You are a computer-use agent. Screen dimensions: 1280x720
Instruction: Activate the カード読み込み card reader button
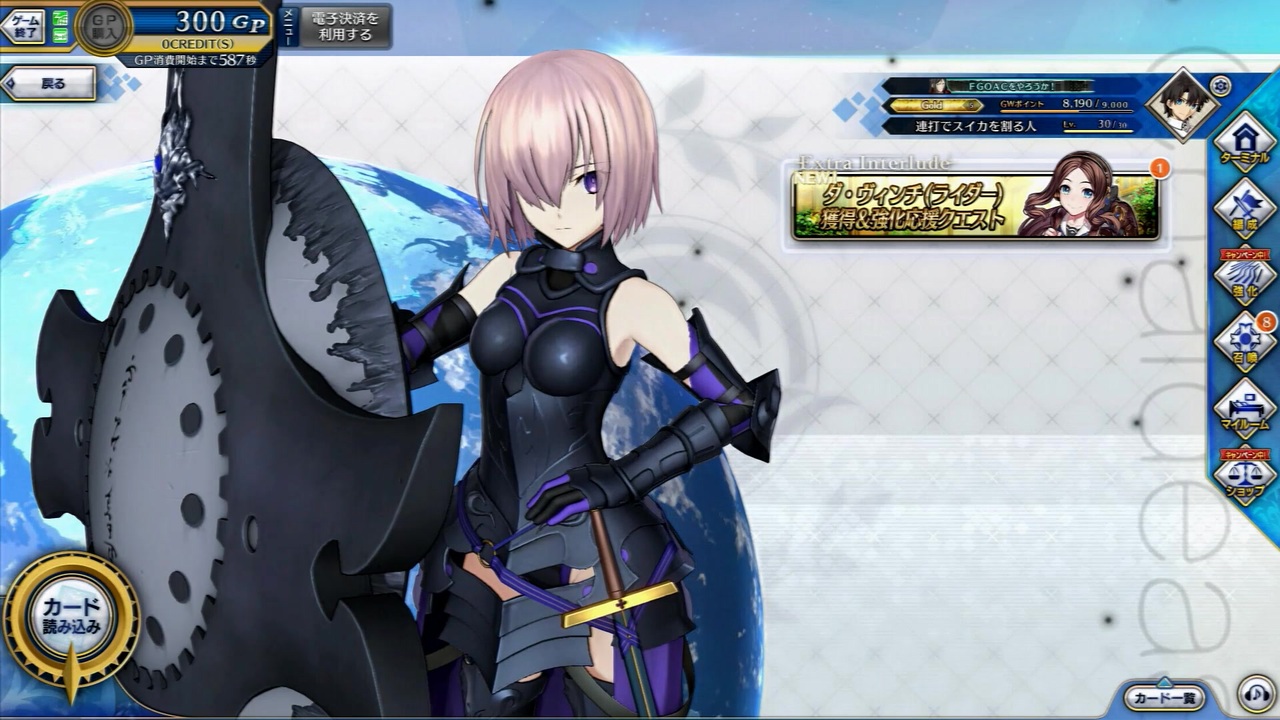point(75,615)
